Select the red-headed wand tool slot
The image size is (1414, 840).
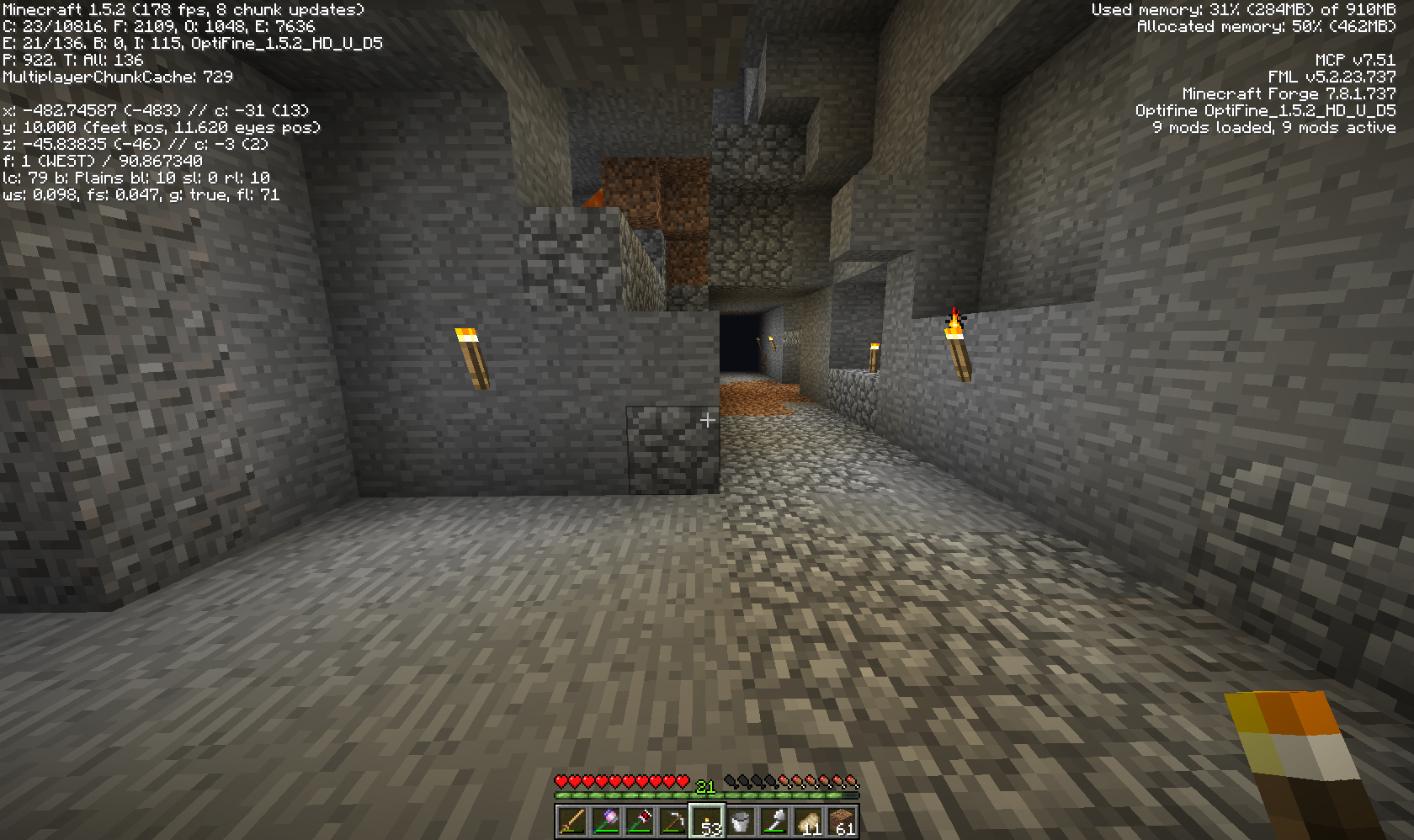pos(640,821)
